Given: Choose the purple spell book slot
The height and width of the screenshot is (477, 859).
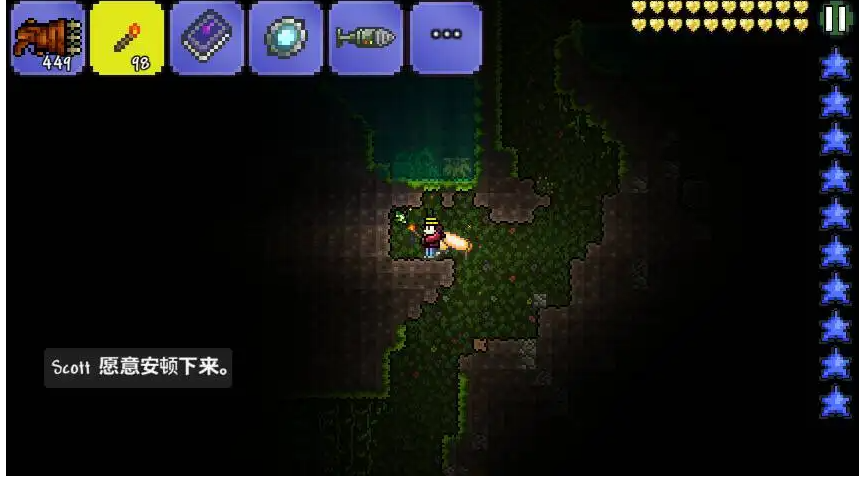Looking at the screenshot, I should 206,38.
